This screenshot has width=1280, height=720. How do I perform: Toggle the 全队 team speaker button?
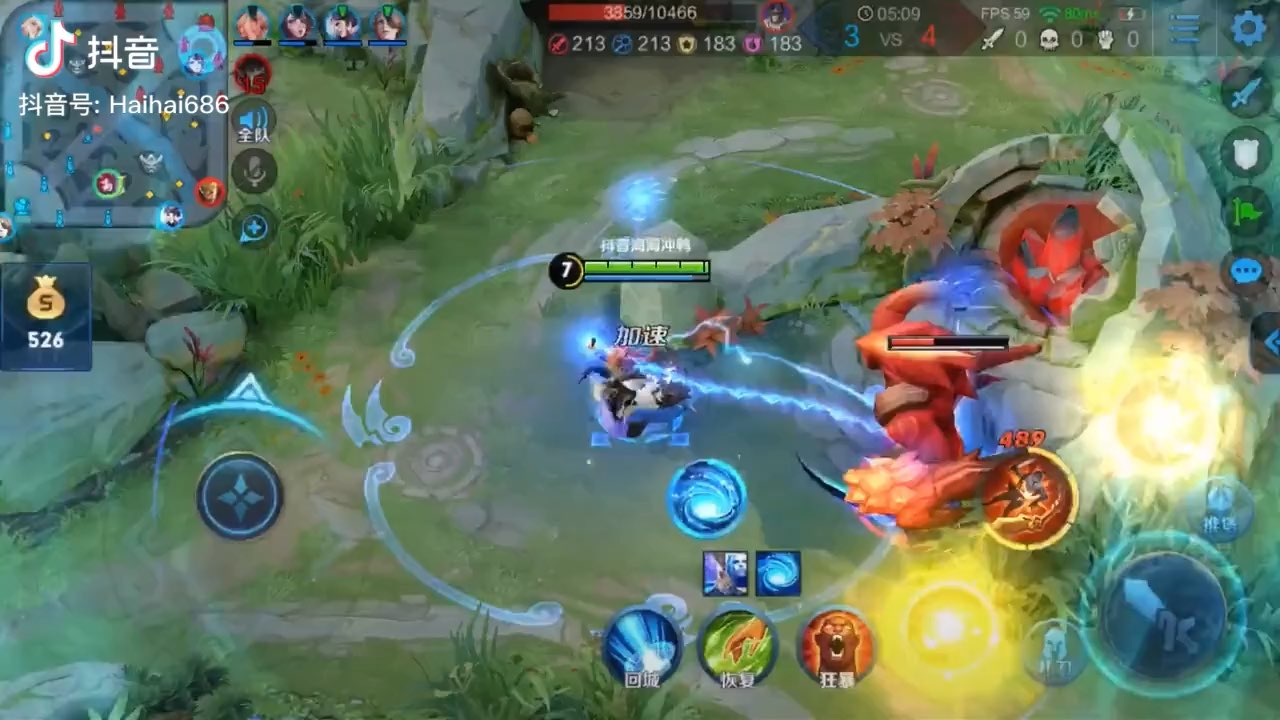pyautogui.click(x=254, y=122)
